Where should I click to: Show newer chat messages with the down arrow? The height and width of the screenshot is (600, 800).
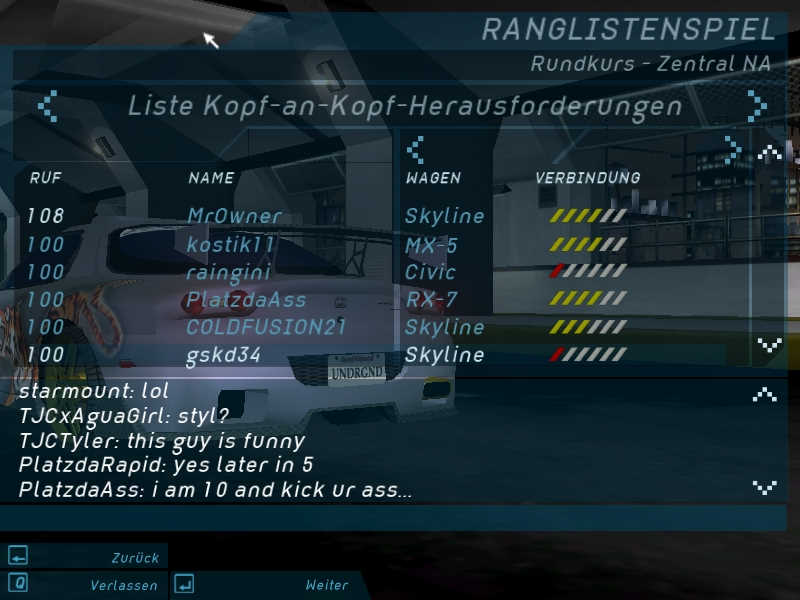coord(765,487)
